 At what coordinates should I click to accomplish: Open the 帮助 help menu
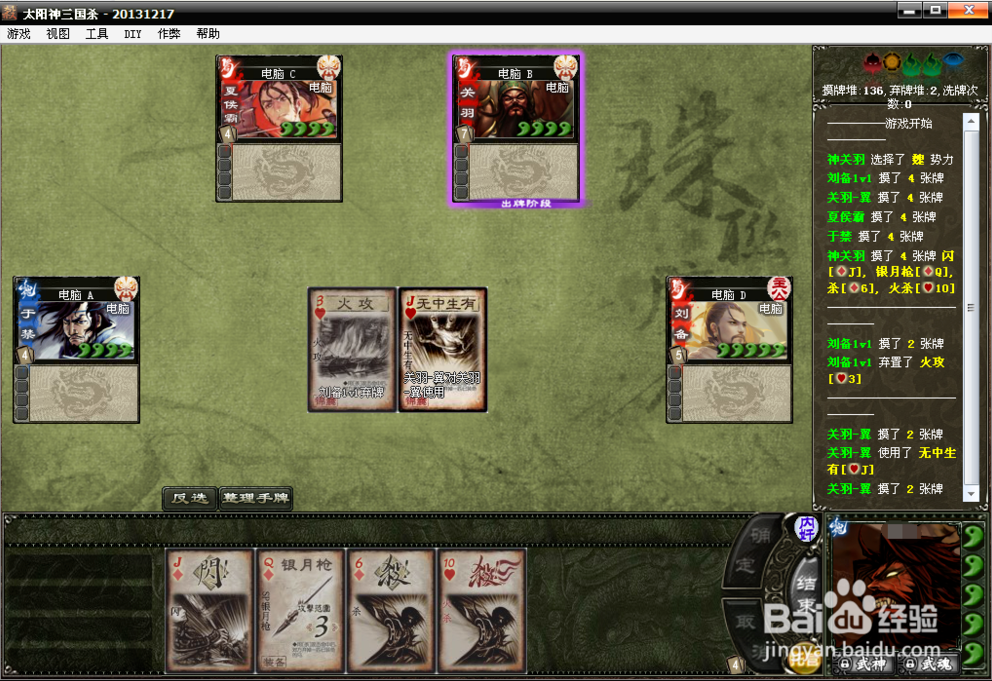(208, 34)
